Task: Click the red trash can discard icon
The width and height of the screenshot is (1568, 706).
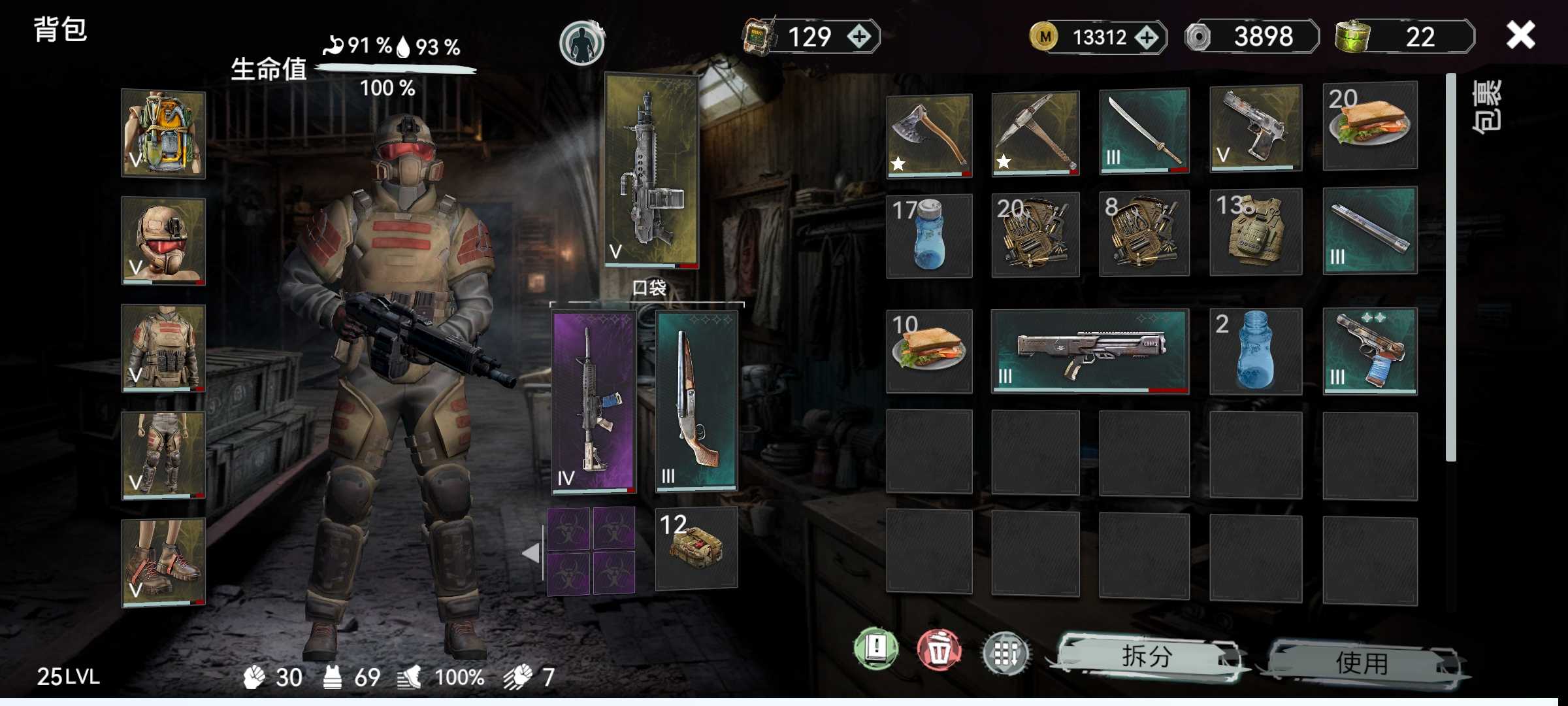Action: tap(939, 650)
